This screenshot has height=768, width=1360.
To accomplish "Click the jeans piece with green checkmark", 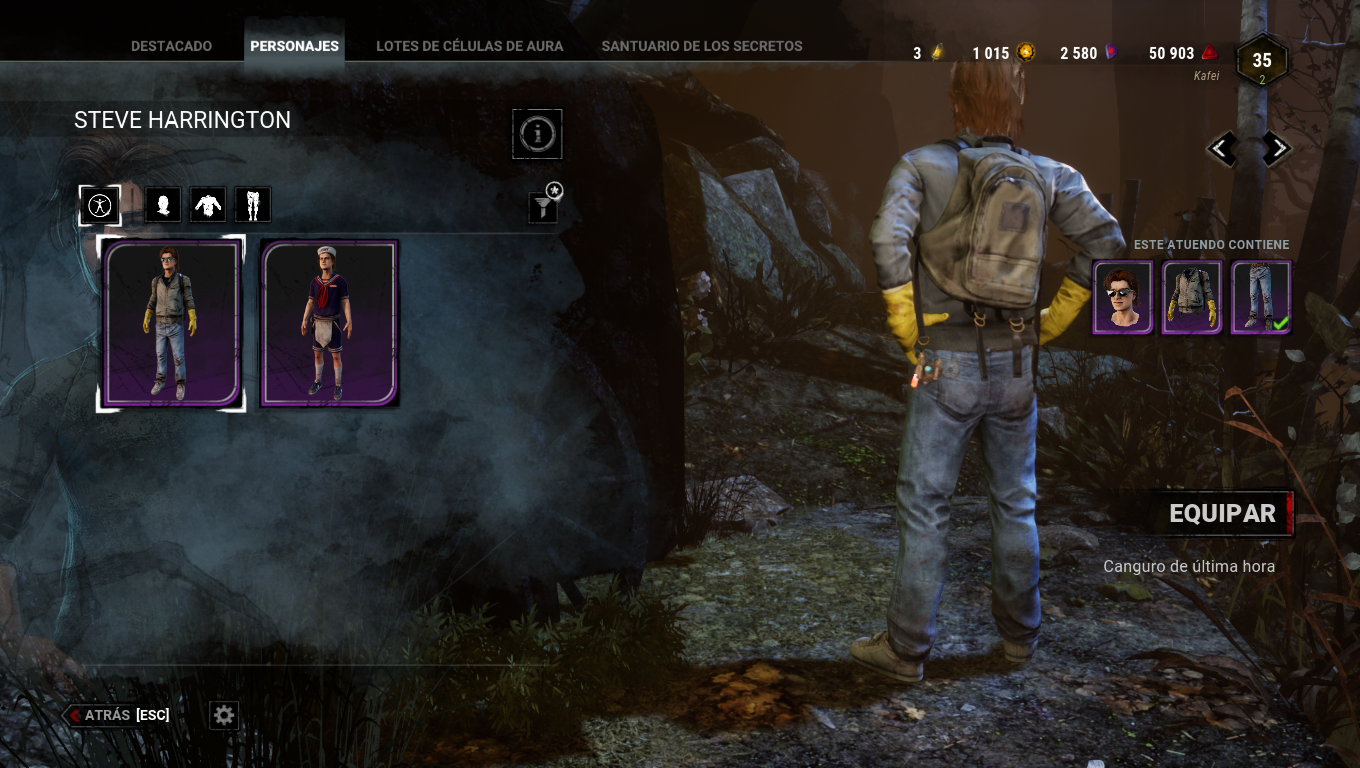I will (1260, 298).
